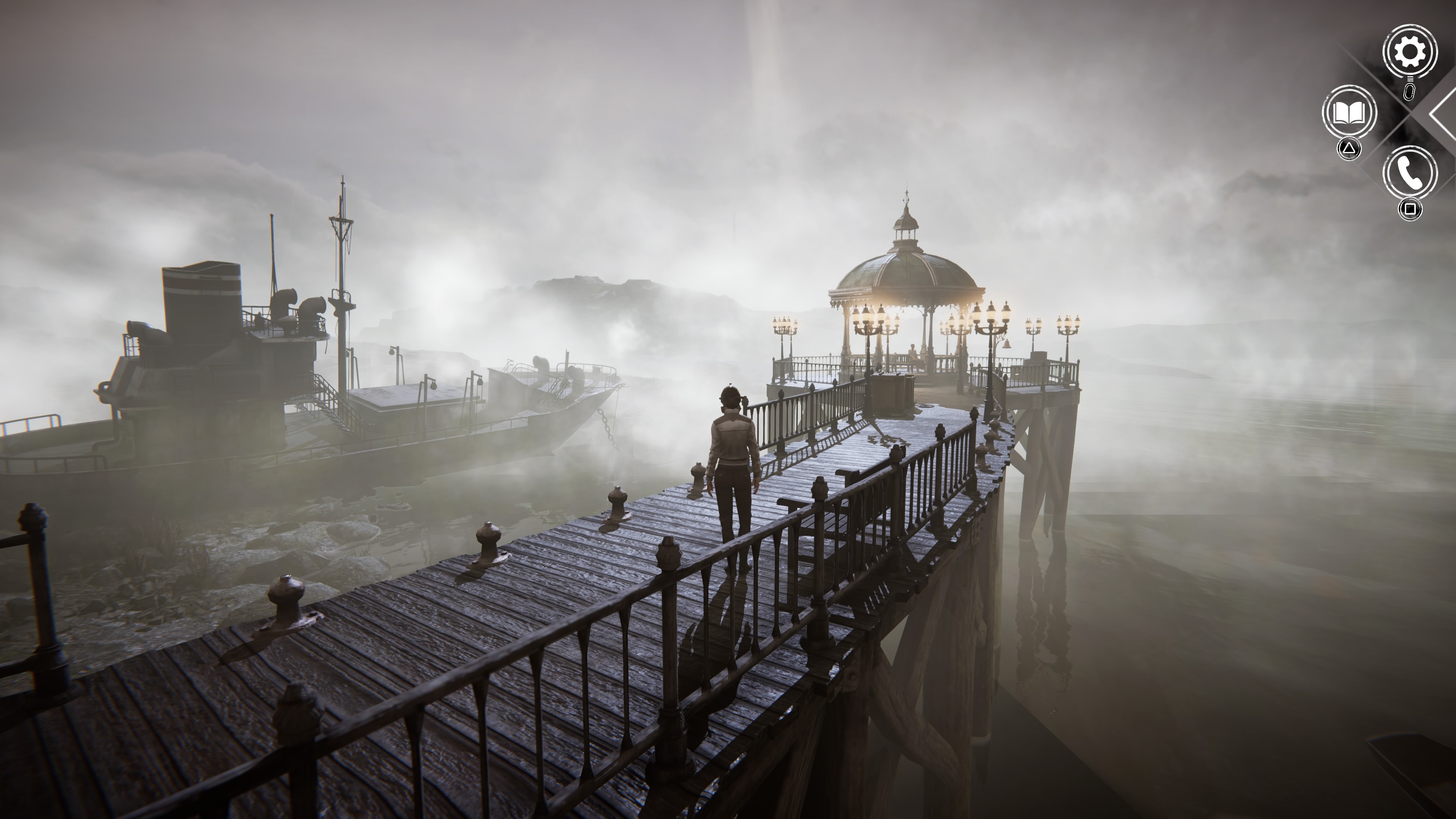Screen dimensions: 1456x819
Task: Click the touchpad prompt under the settings gear
Action: pos(1410,91)
